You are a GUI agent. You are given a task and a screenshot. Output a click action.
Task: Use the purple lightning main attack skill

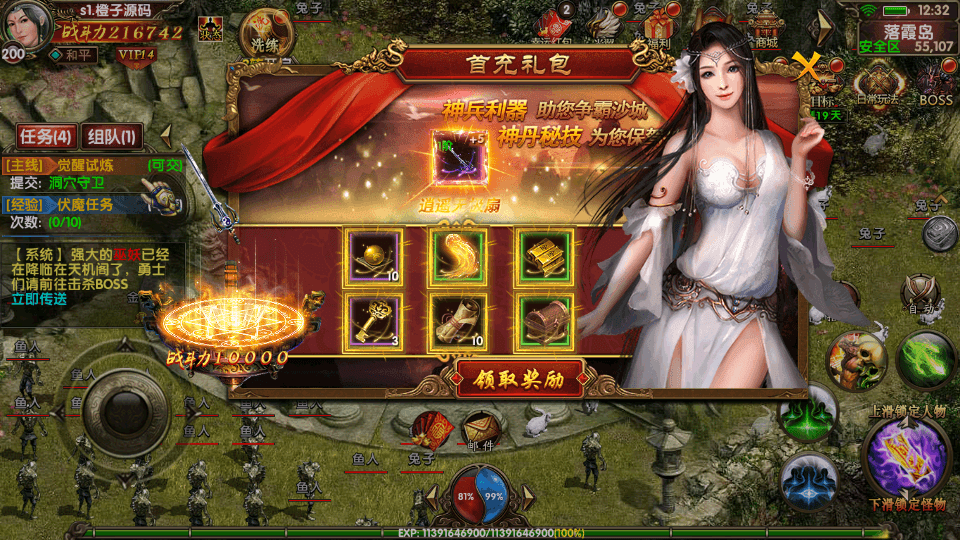(x=906, y=455)
